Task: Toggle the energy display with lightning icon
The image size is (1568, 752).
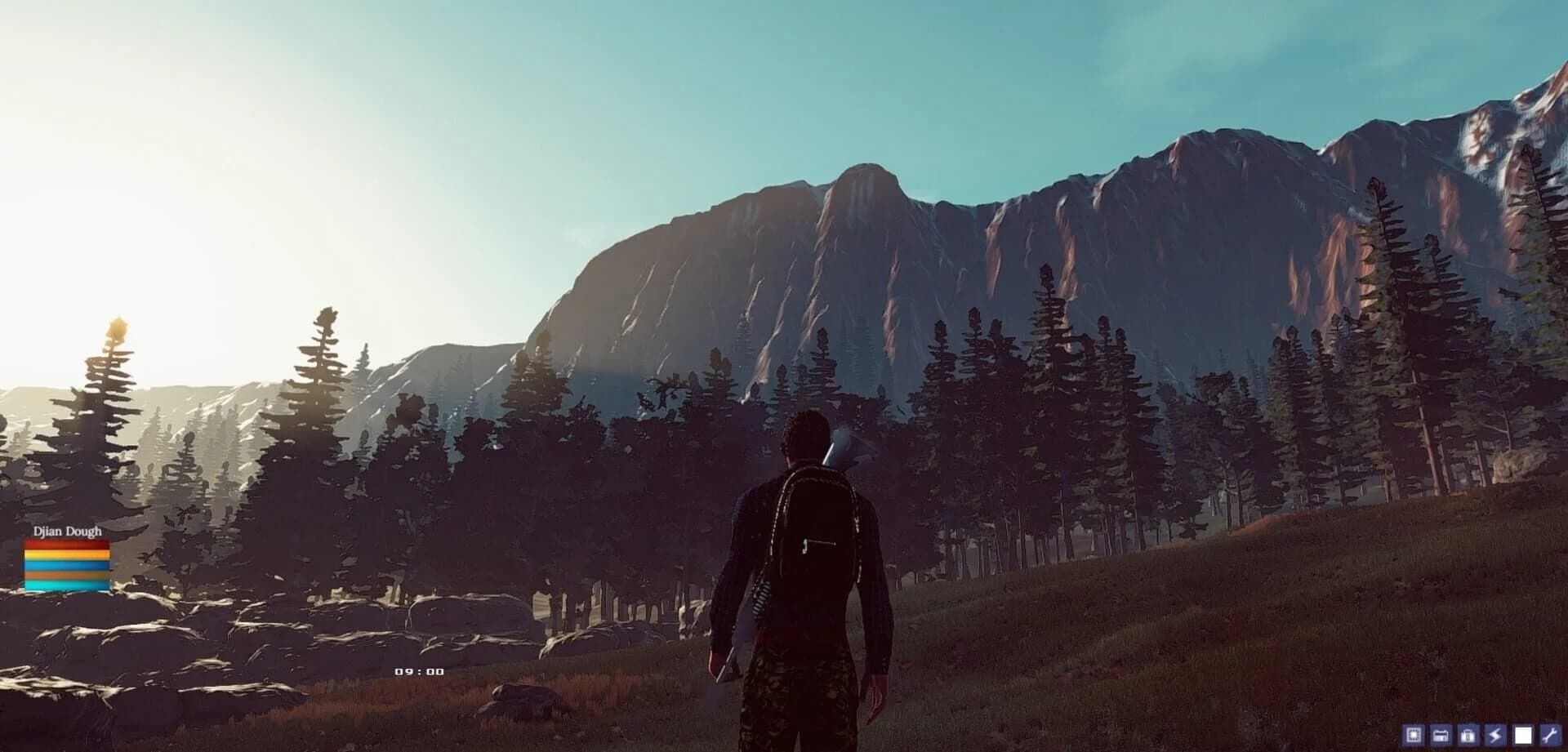Action: [x=1494, y=735]
